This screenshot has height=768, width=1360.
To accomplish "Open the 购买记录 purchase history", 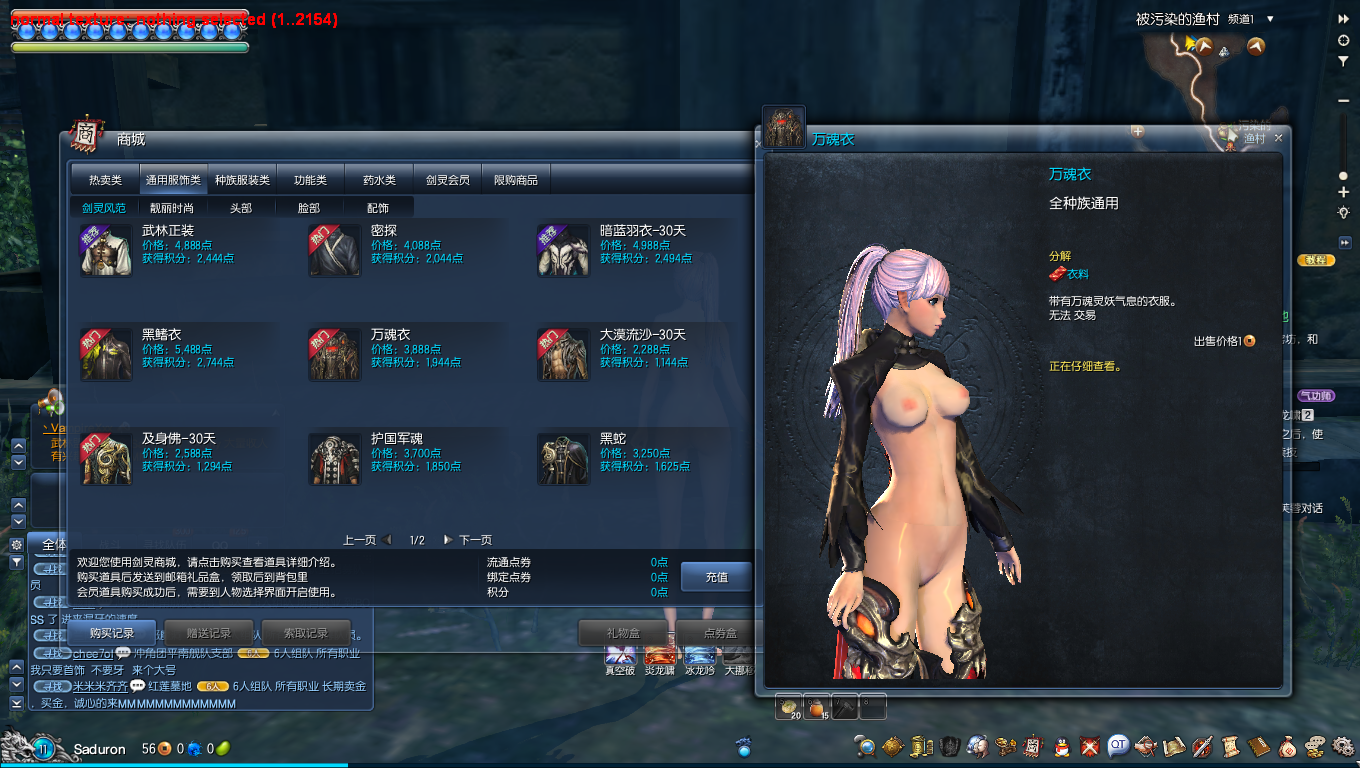I will pos(112,633).
